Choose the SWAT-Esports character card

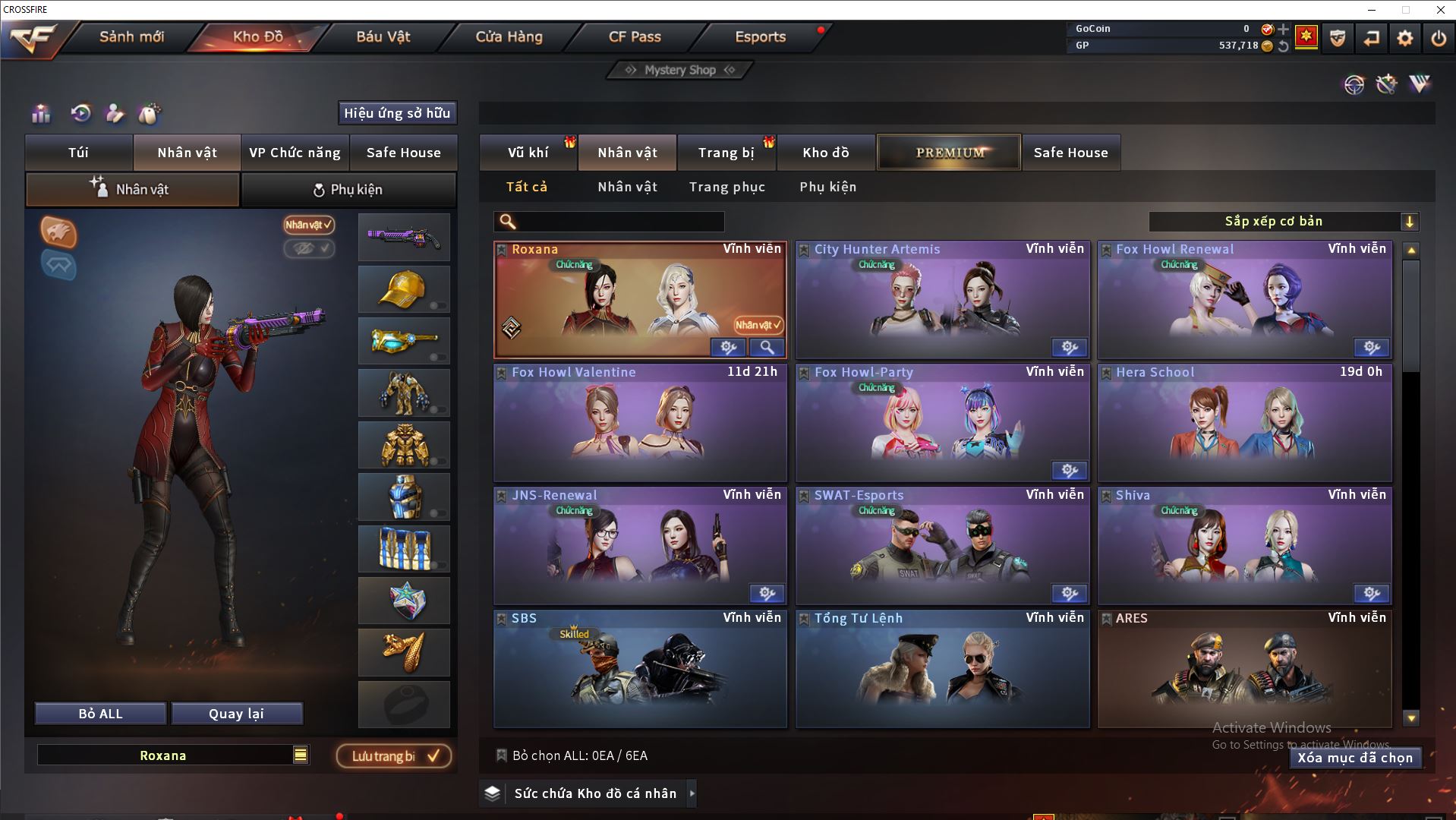click(x=942, y=546)
